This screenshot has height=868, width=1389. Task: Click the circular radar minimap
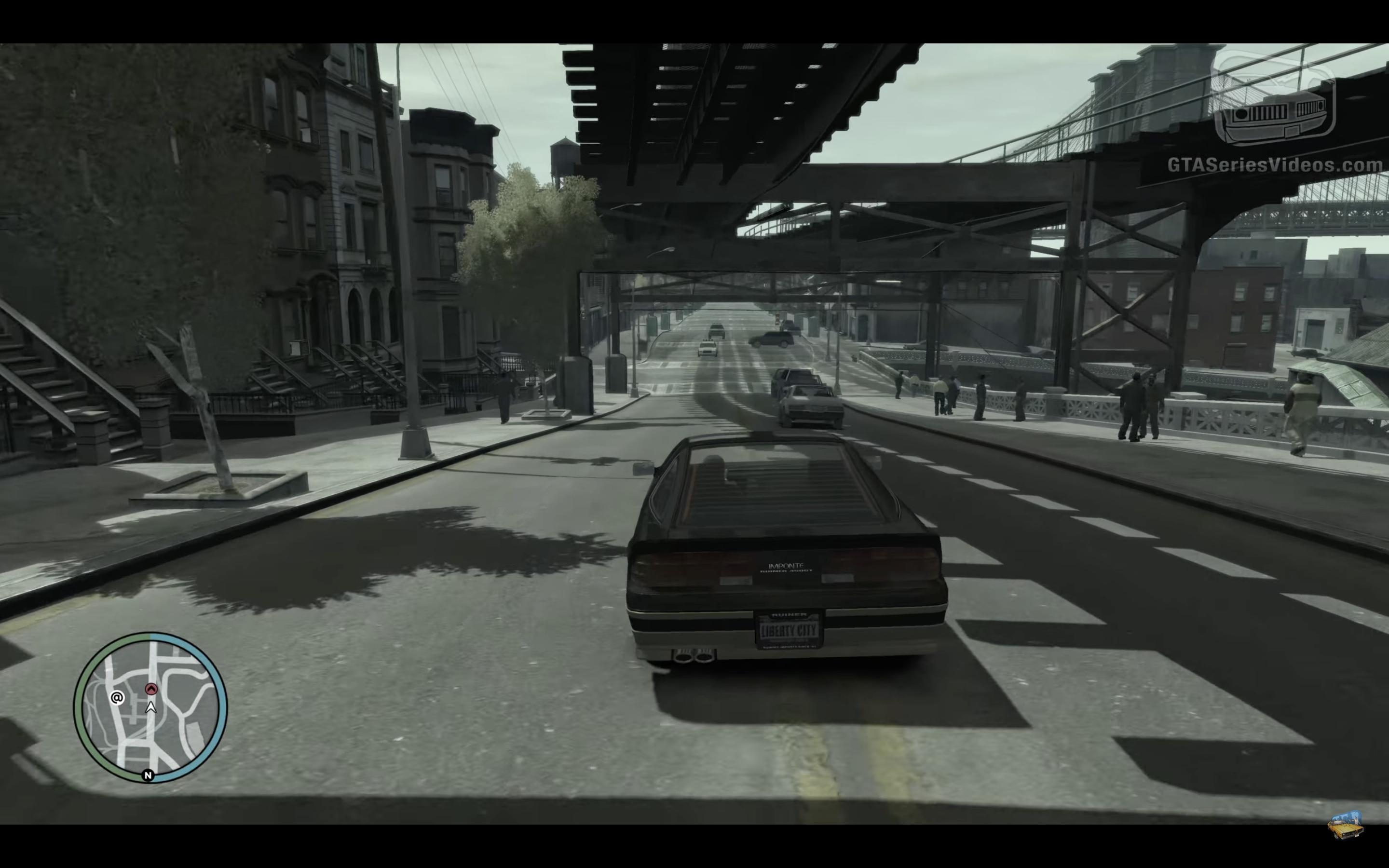pos(150,707)
